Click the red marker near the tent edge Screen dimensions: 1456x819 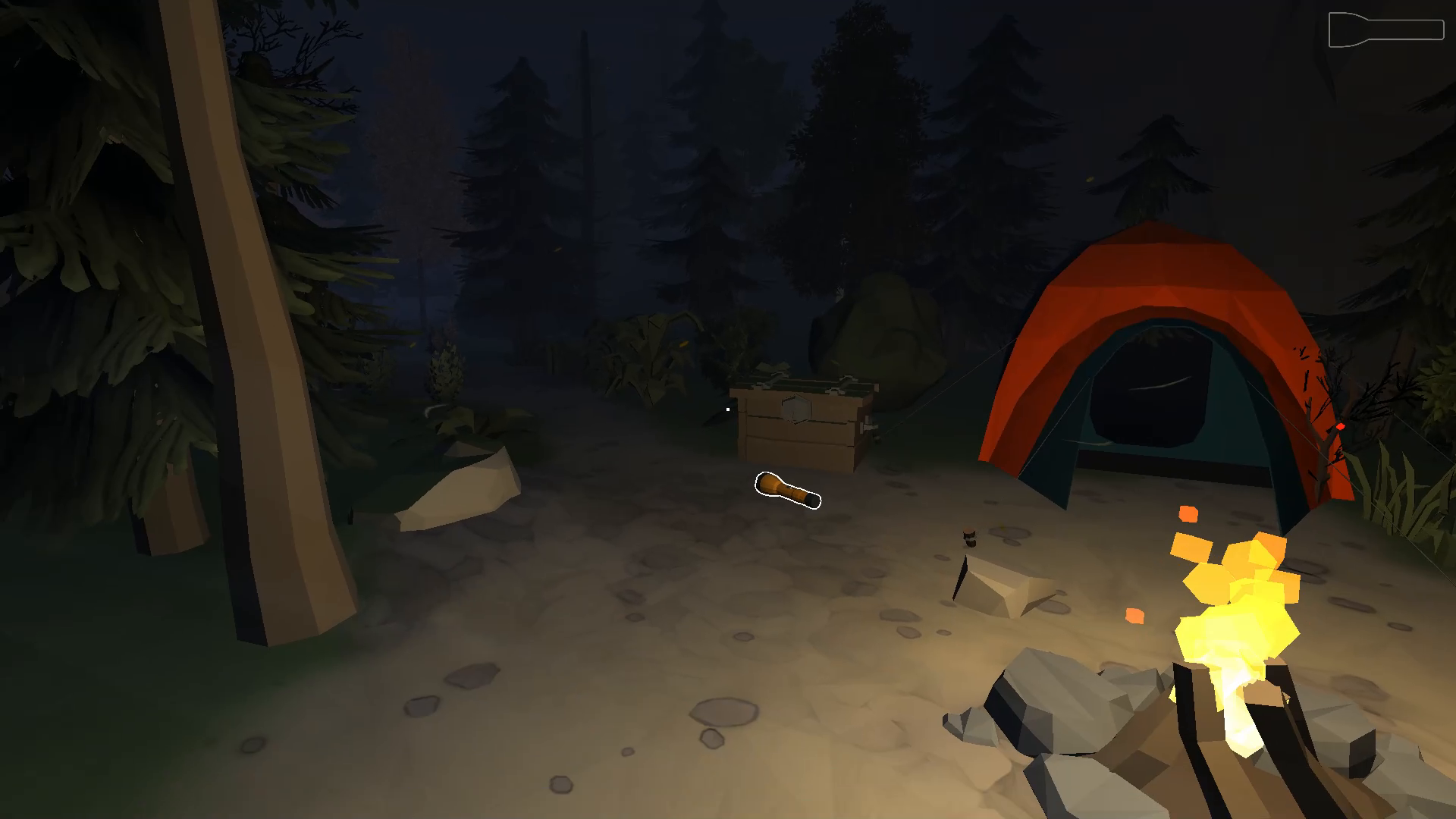tap(1339, 425)
